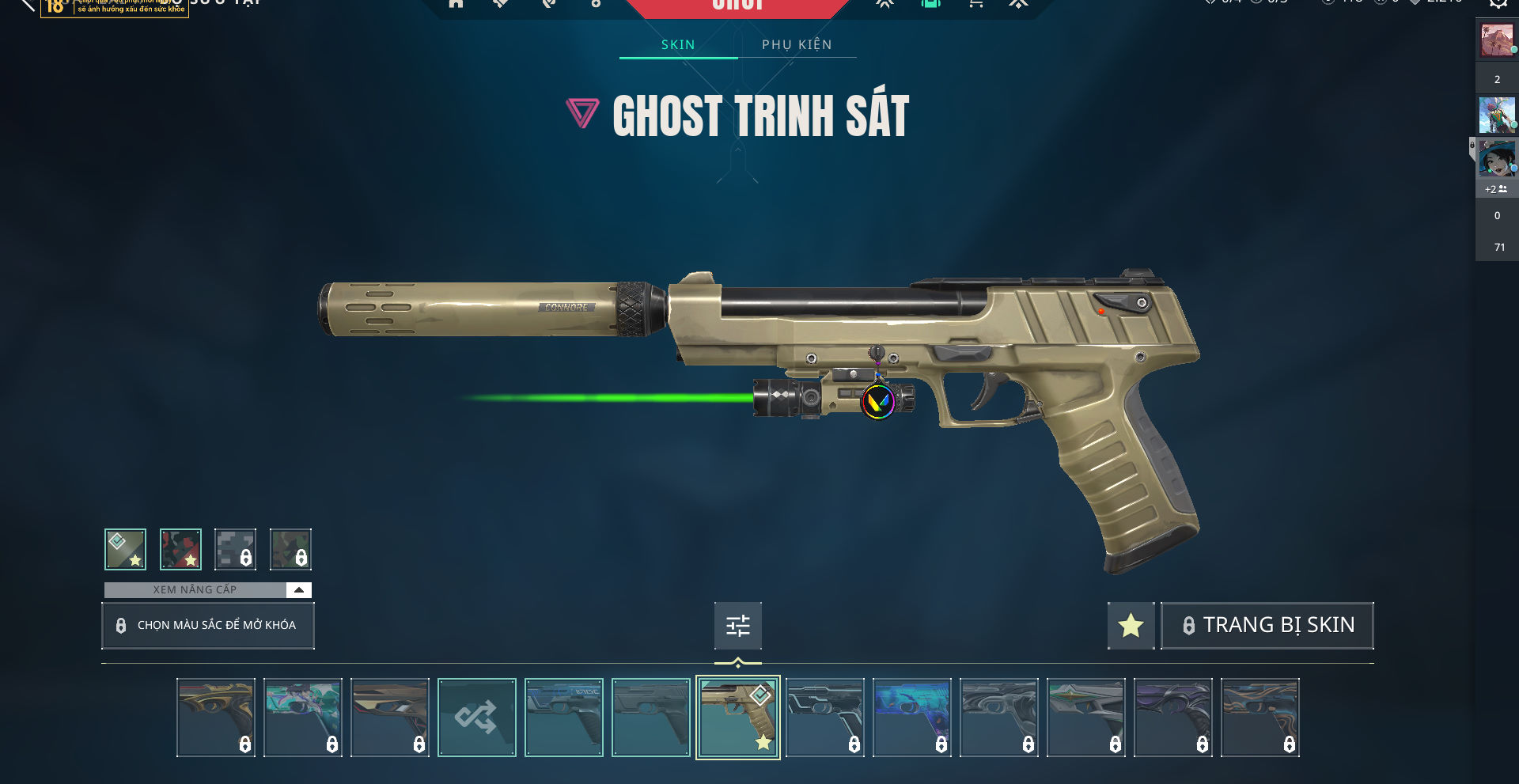
Task: Expand the Xem Nâng Cấp arrow
Action: pyautogui.click(x=299, y=589)
